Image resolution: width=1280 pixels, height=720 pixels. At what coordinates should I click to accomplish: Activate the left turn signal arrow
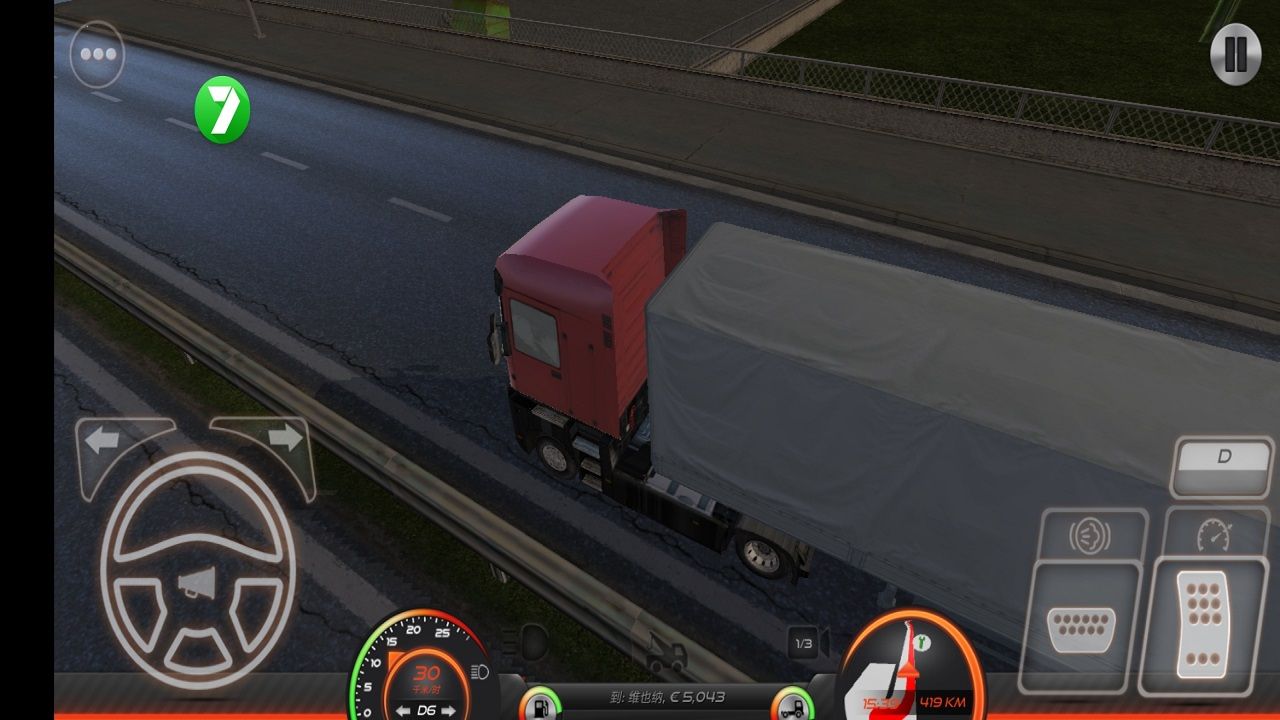pyautogui.click(x=105, y=440)
